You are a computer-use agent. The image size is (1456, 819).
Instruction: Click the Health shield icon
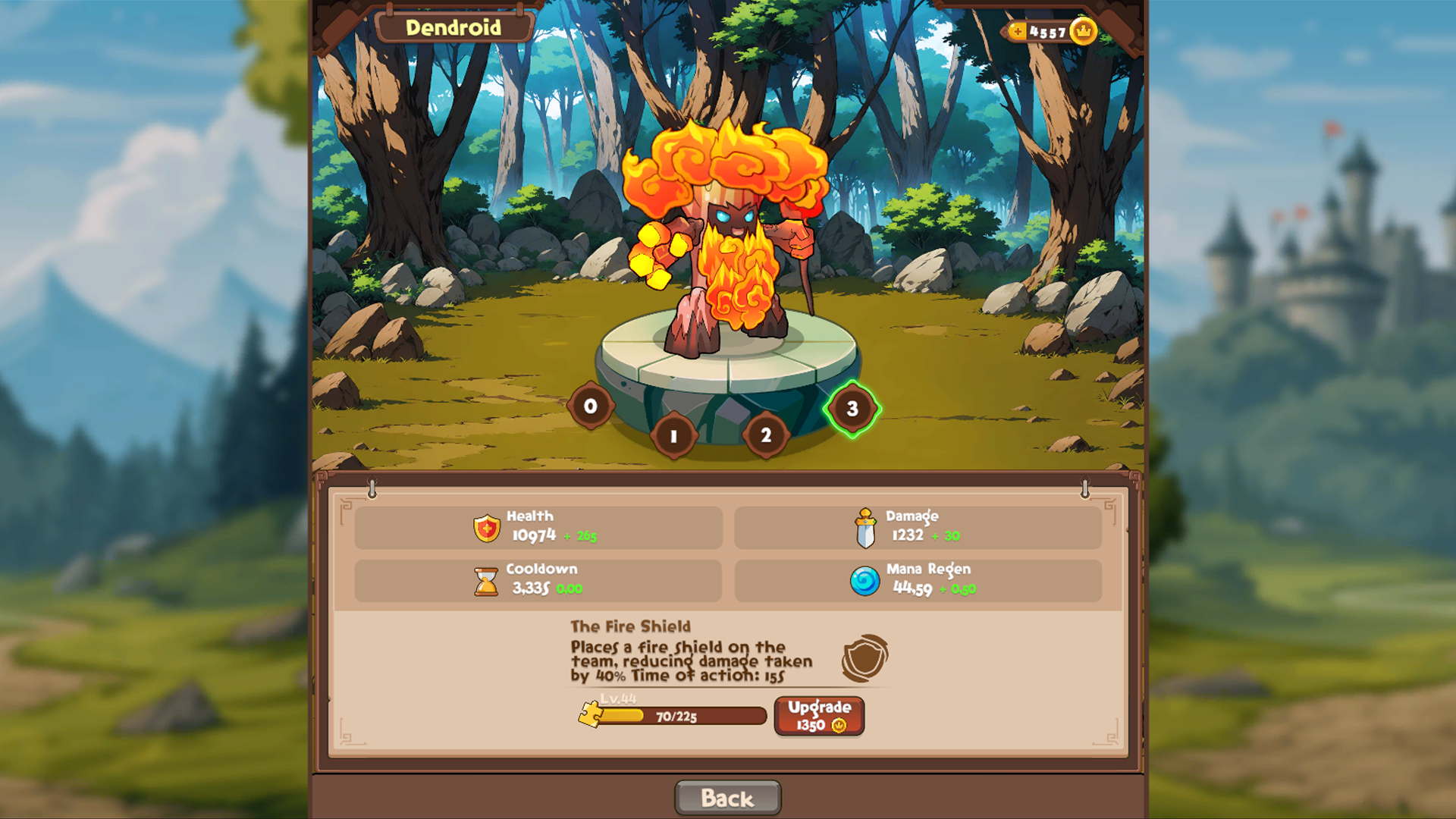coord(485,528)
